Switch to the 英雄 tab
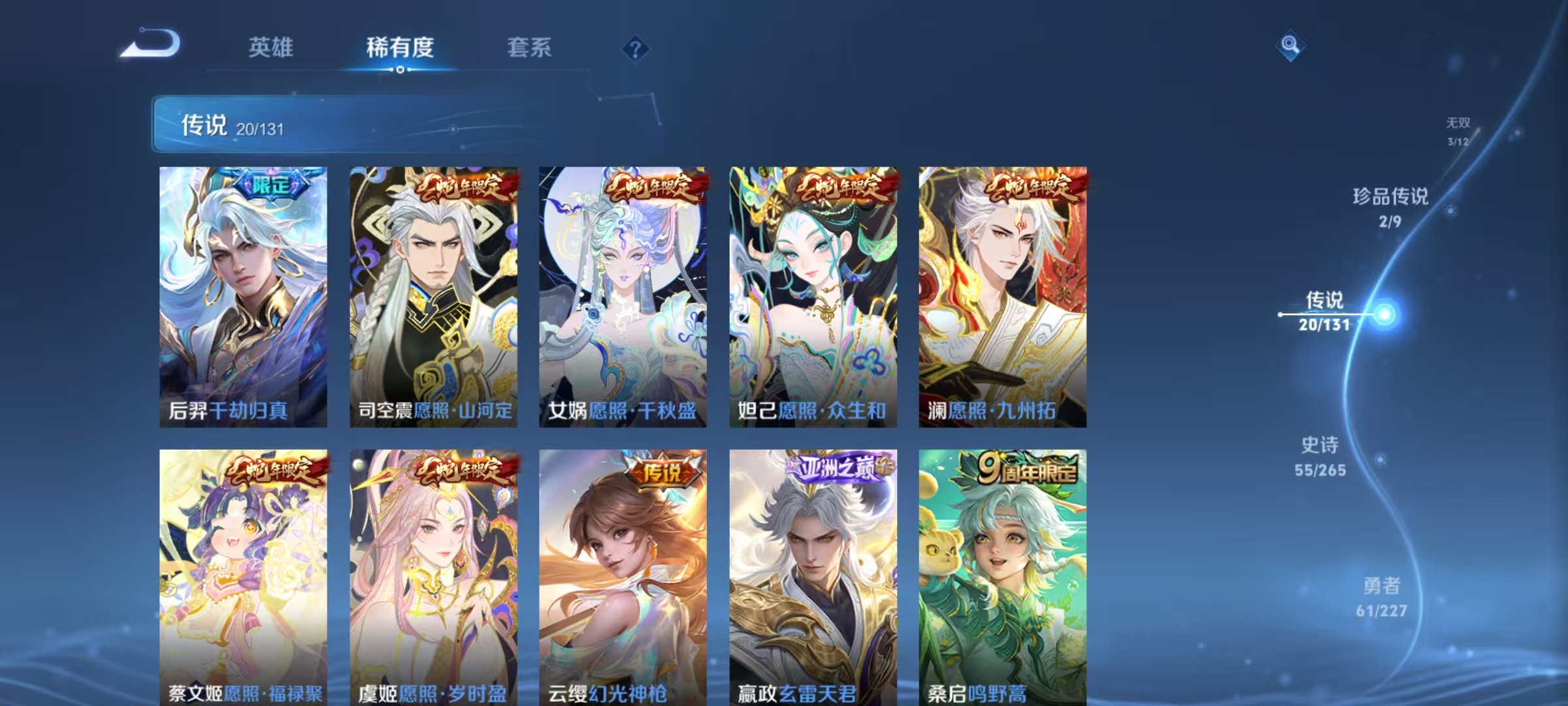This screenshot has height=706, width=1568. pos(272,48)
